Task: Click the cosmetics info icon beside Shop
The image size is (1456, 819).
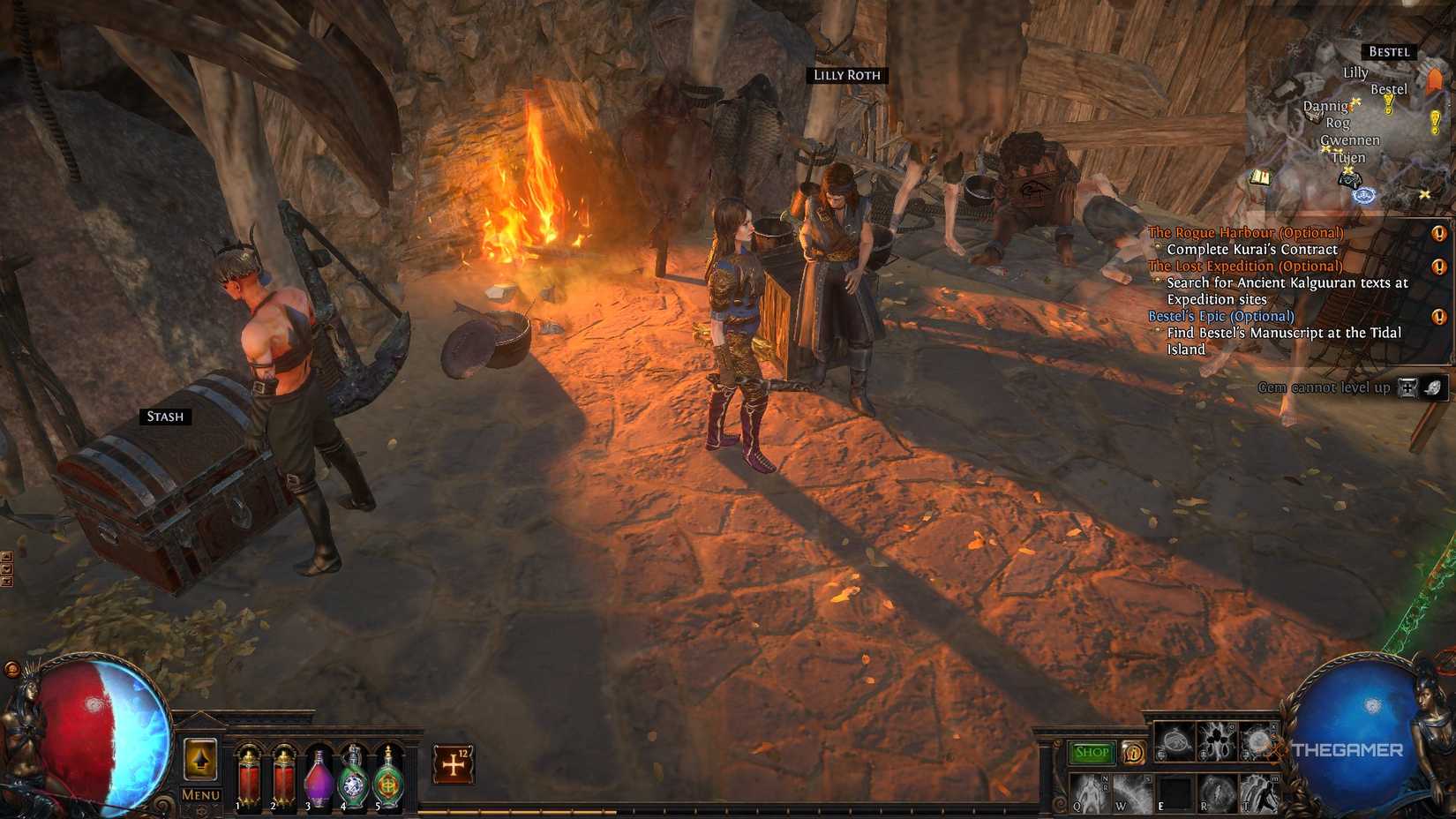Action: (x=1134, y=754)
